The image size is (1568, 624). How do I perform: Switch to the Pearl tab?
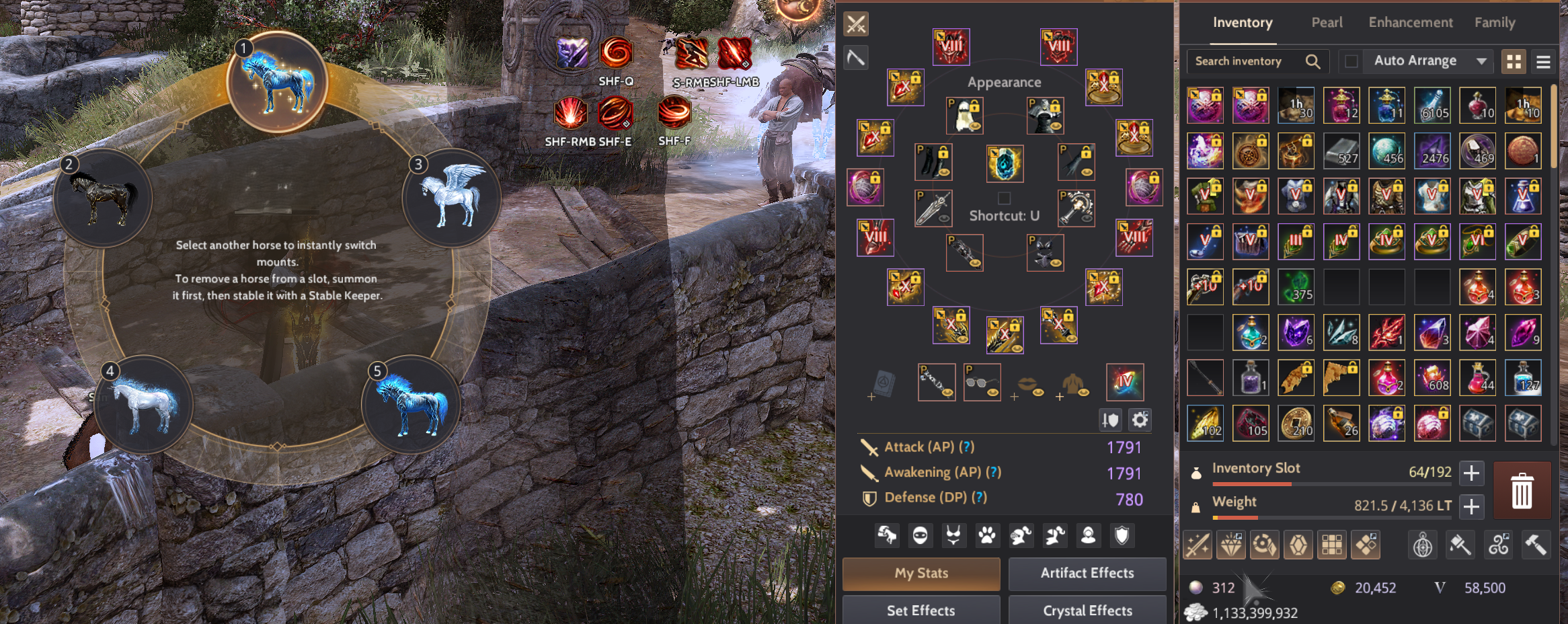click(1326, 22)
